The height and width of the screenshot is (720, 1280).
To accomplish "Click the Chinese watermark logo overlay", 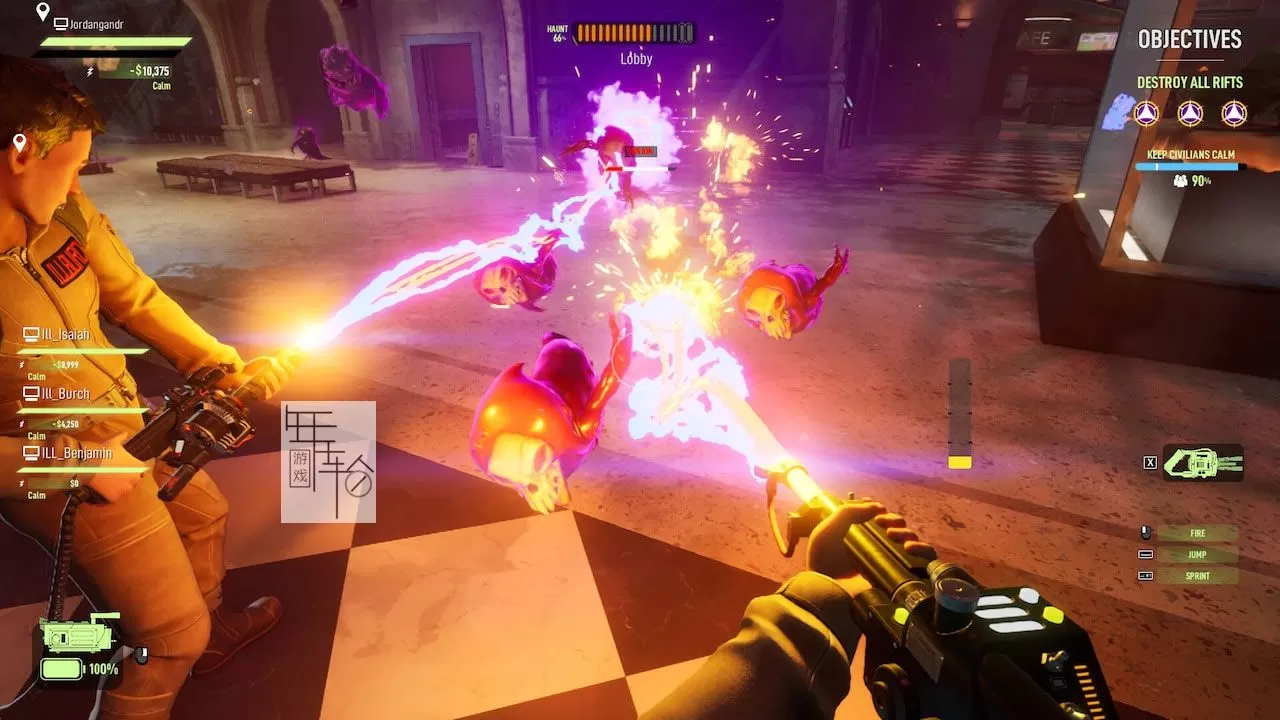I will pos(328,462).
